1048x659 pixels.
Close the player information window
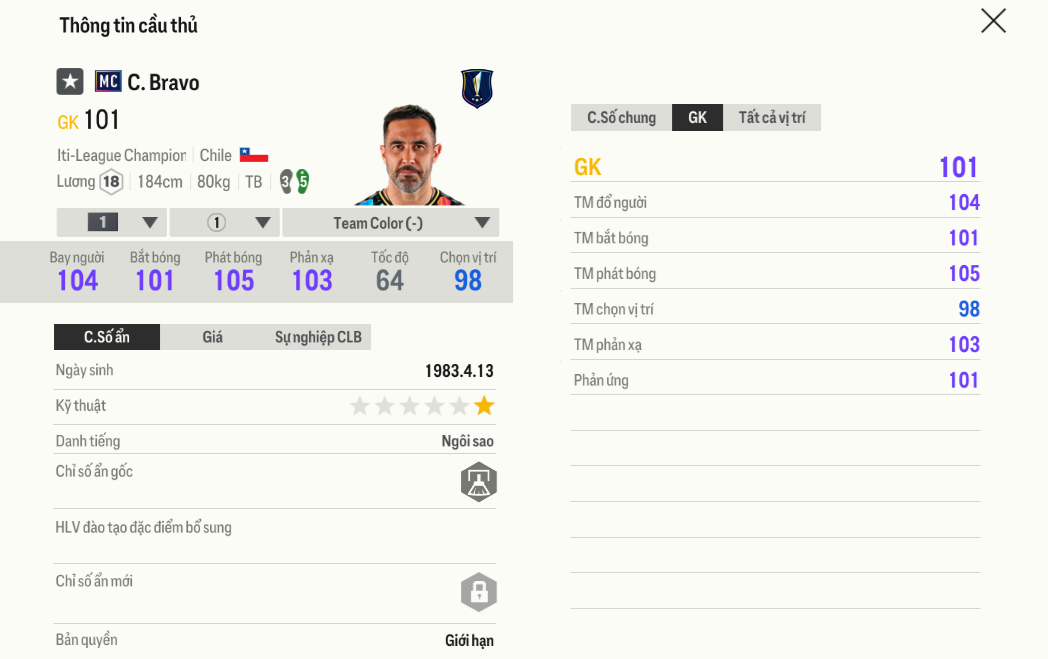(993, 21)
